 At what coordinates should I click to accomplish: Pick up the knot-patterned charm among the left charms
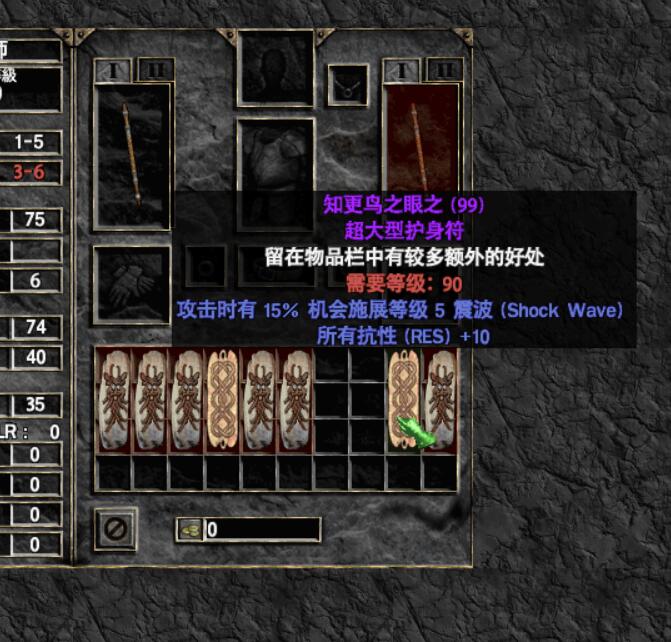pyautogui.click(x=221, y=400)
